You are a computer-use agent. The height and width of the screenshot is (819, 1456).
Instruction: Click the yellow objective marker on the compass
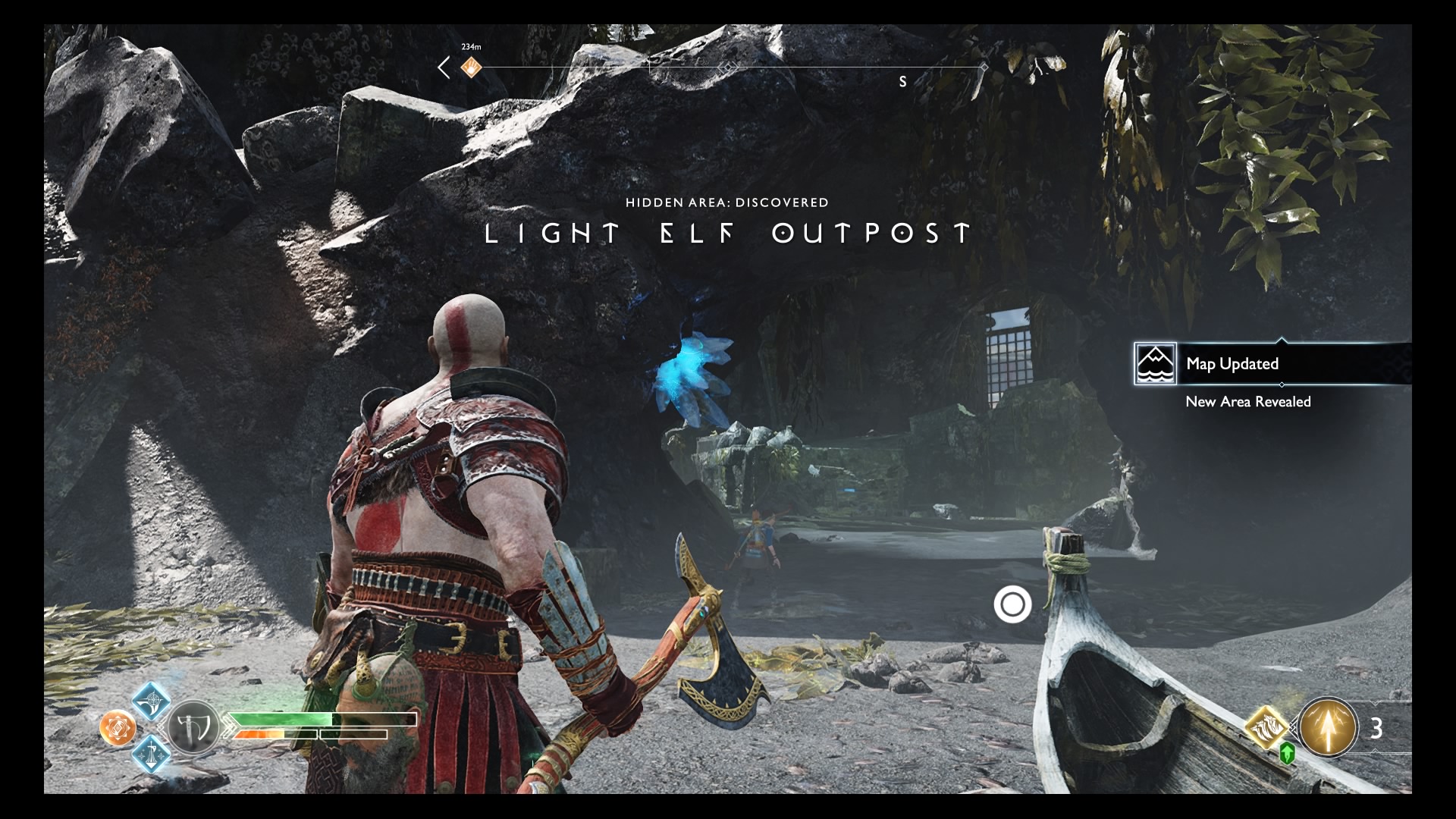471,67
